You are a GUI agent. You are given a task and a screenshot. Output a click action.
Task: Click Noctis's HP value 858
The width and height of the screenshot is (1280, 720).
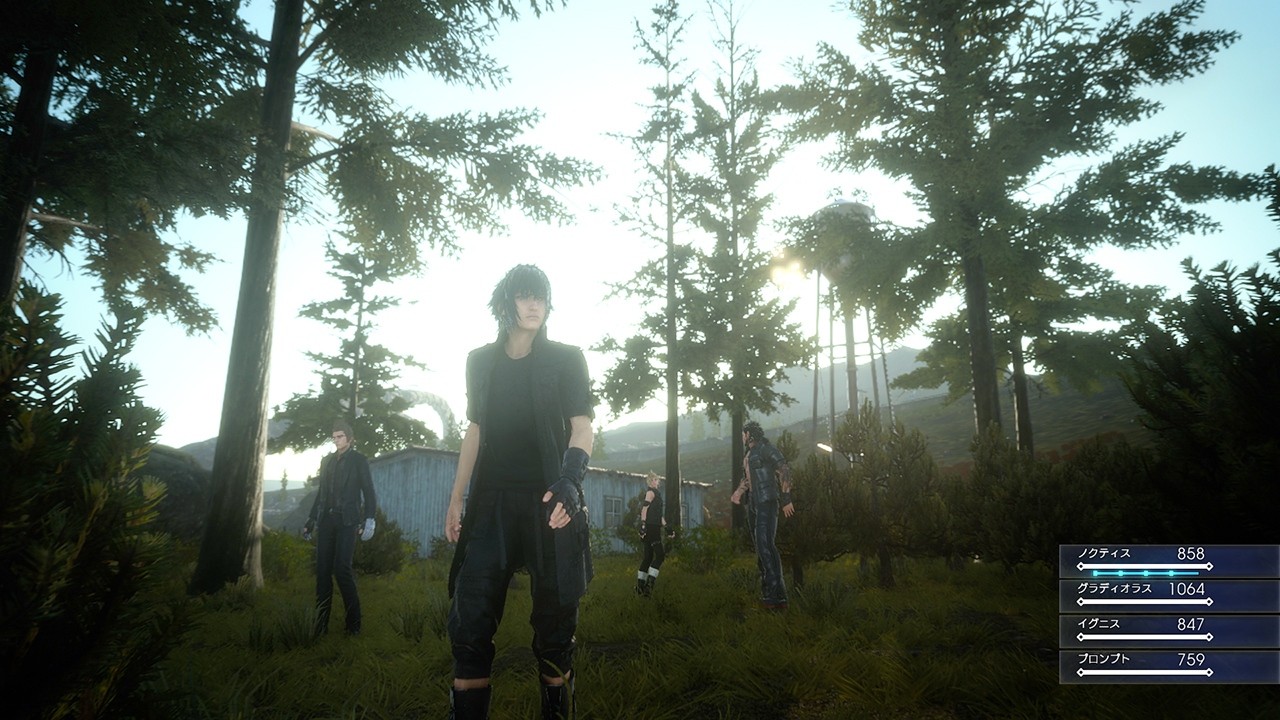(1190, 553)
